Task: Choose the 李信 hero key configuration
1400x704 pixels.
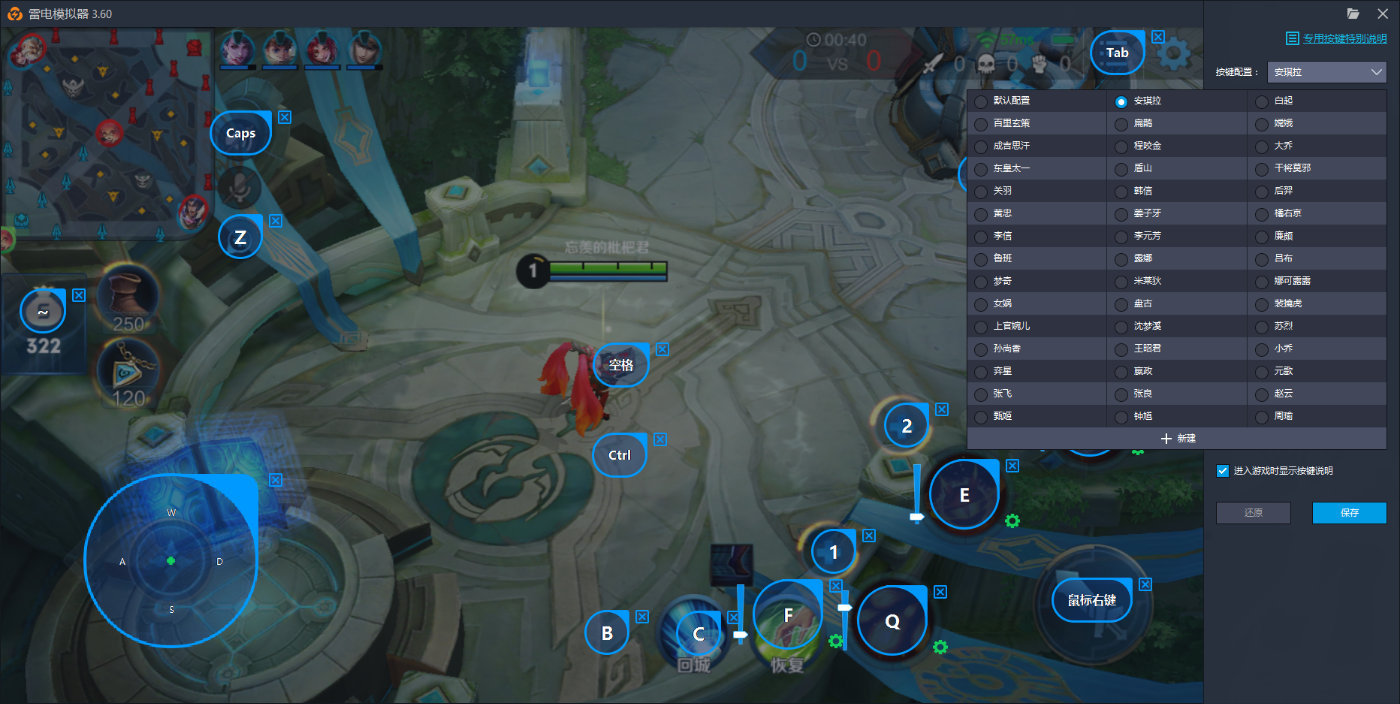Action: click(981, 236)
